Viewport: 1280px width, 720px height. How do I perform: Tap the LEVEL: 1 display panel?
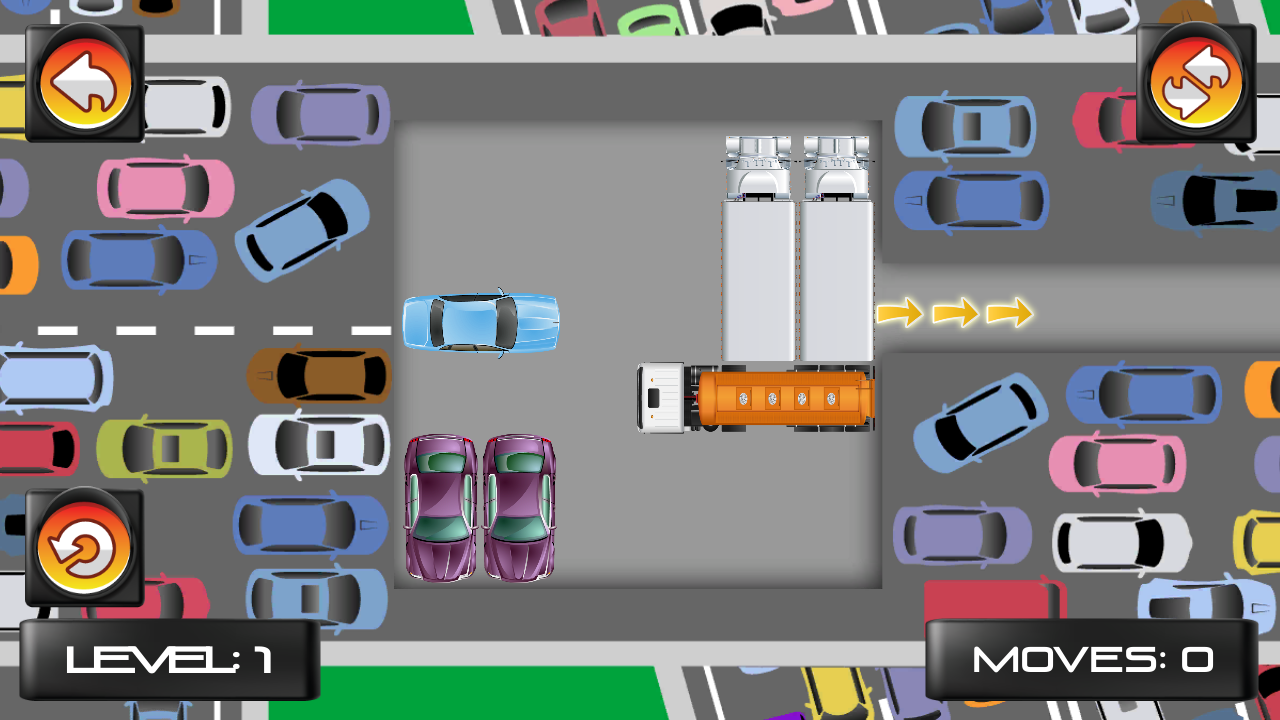tap(172, 660)
